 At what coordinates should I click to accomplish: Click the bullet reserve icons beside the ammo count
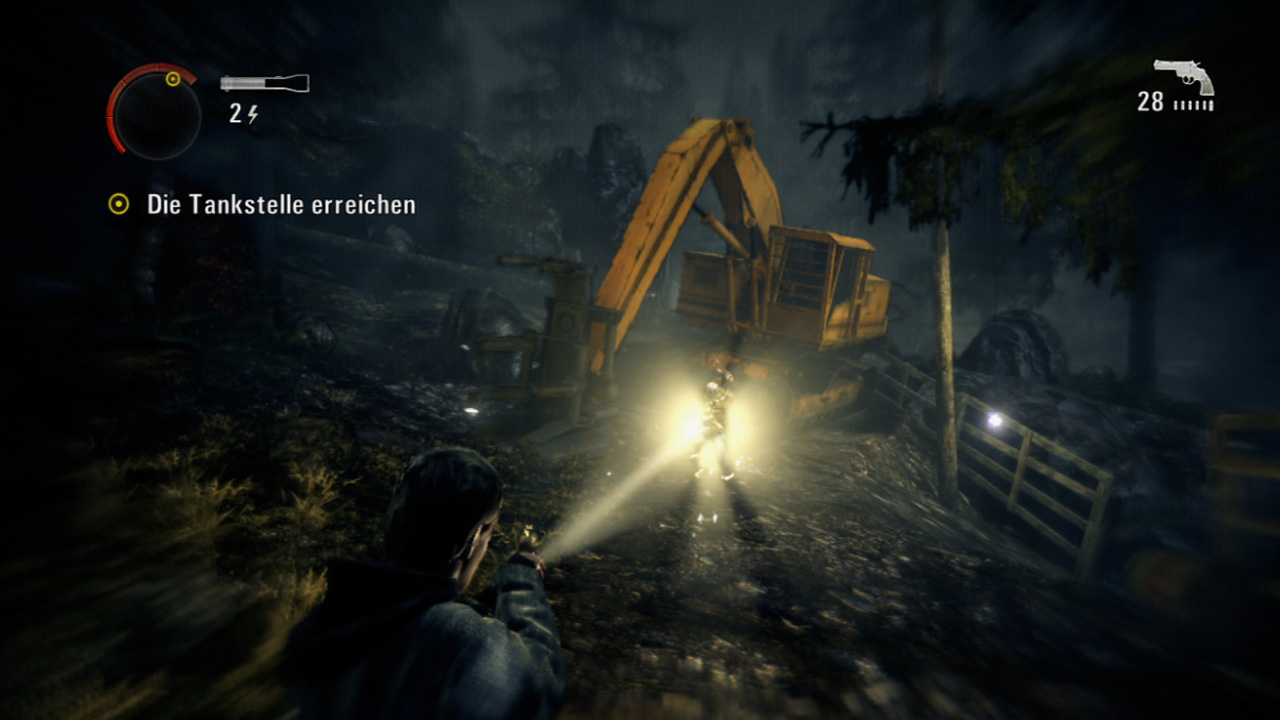1193,104
